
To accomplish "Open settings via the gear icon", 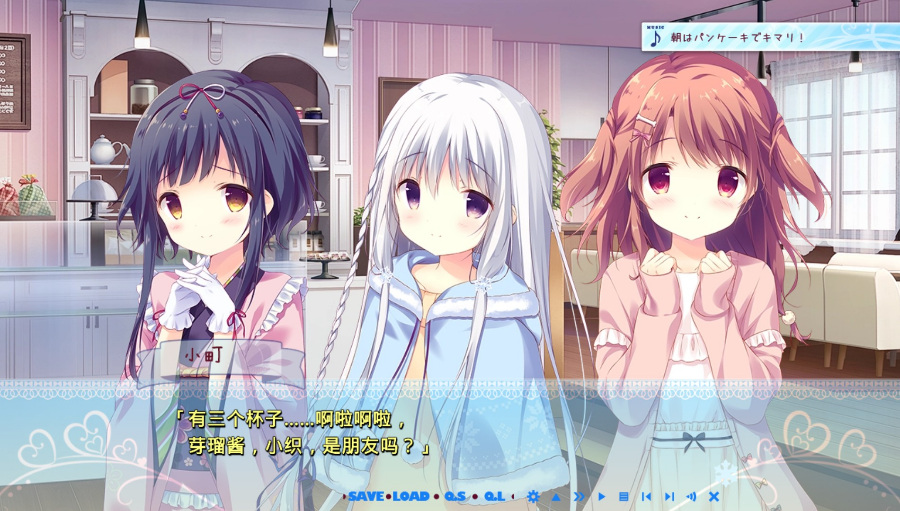I will tap(533, 496).
